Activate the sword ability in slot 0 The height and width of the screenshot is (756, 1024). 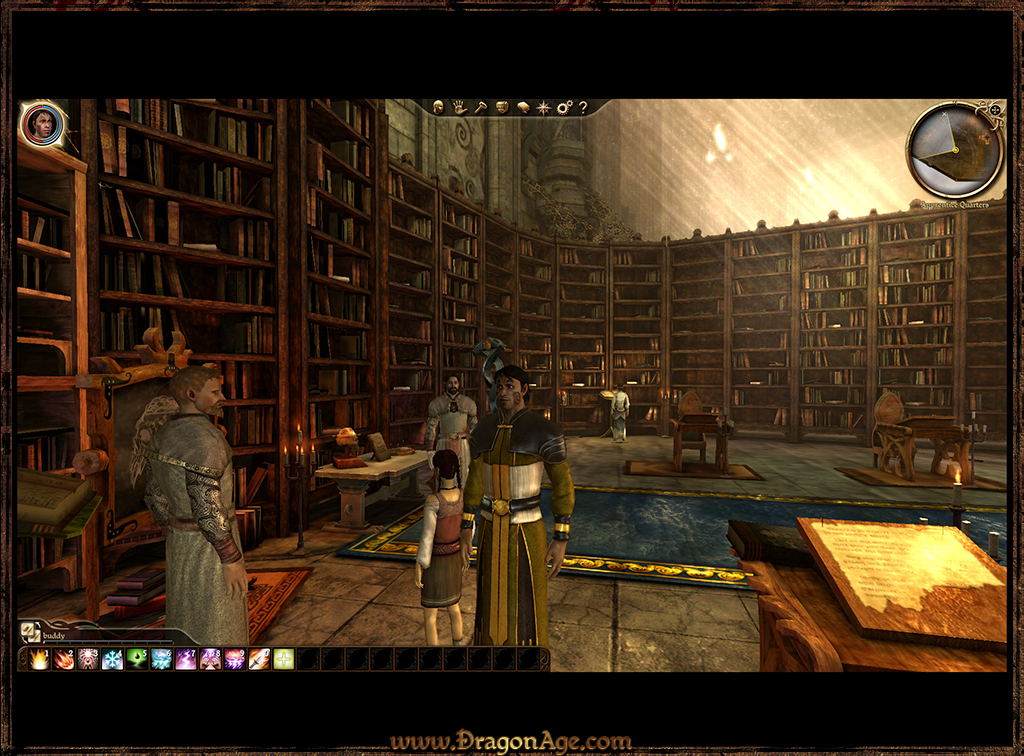tap(259, 659)
